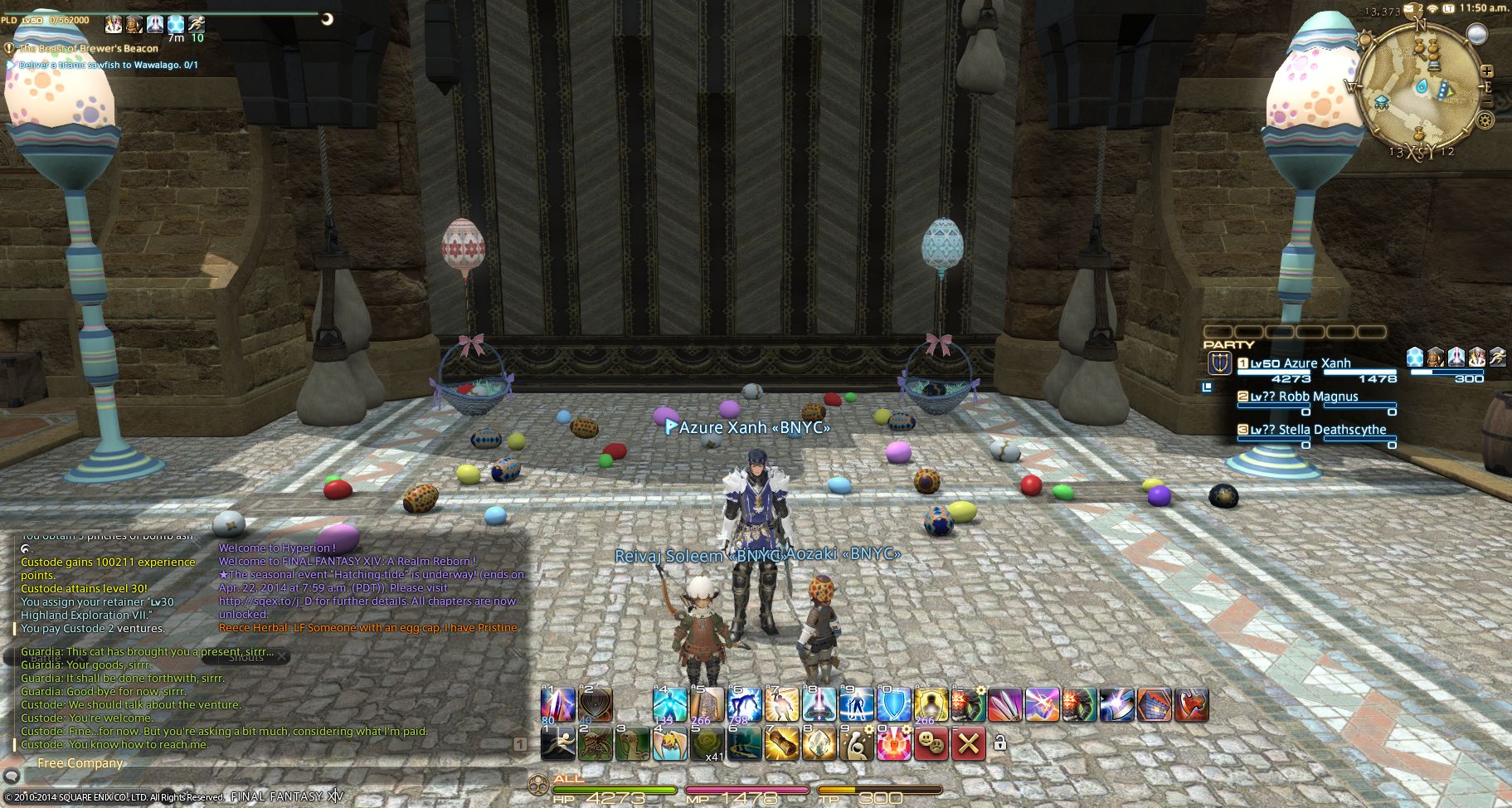Open the minimap gear settings

tap(1485, 121)
